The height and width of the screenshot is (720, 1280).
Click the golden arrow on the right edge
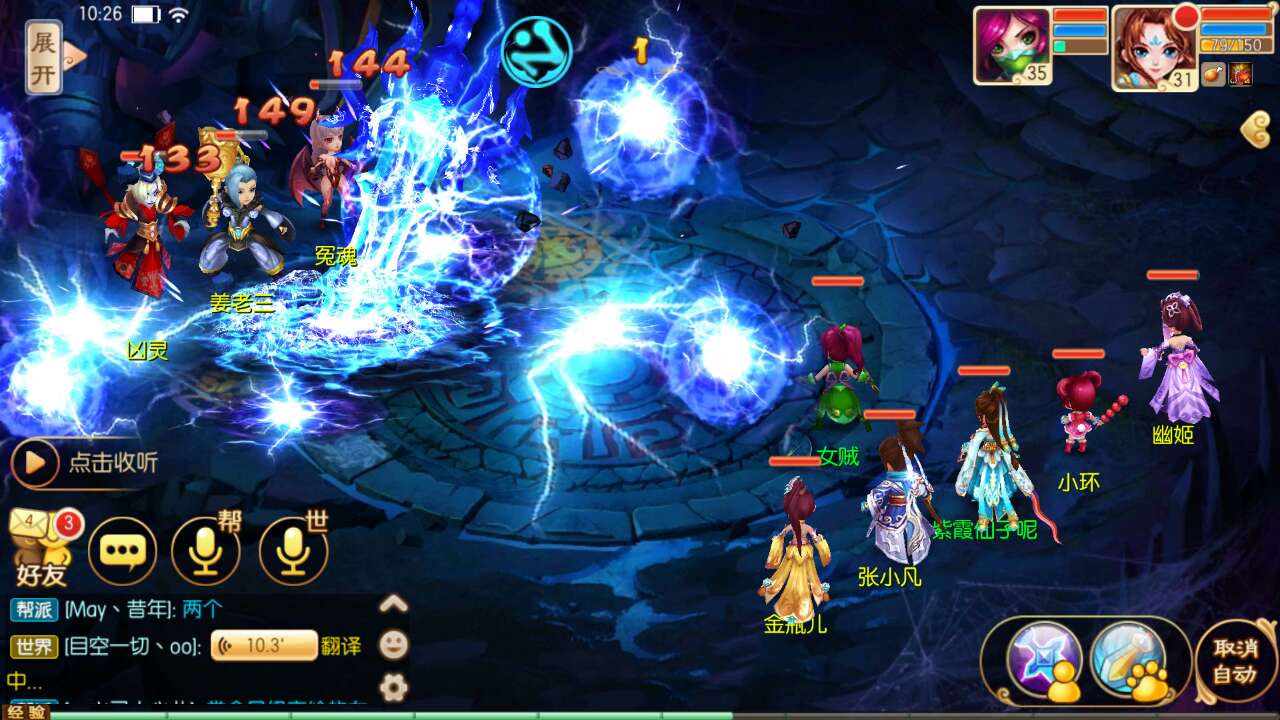click(1255, 130)
